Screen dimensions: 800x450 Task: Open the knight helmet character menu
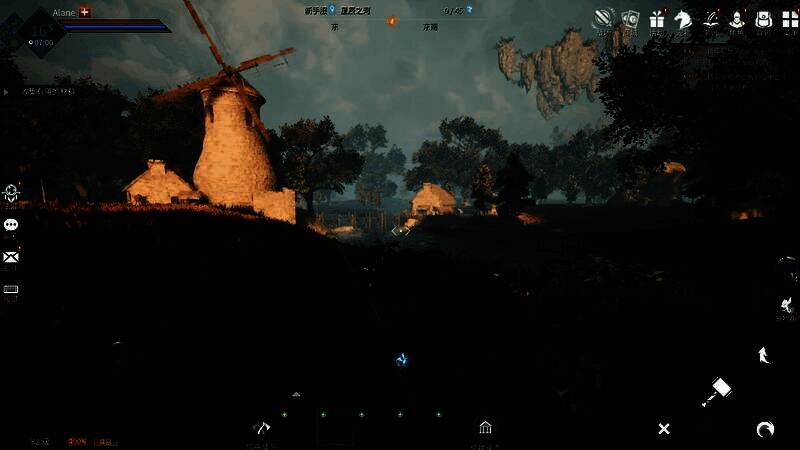737,19
